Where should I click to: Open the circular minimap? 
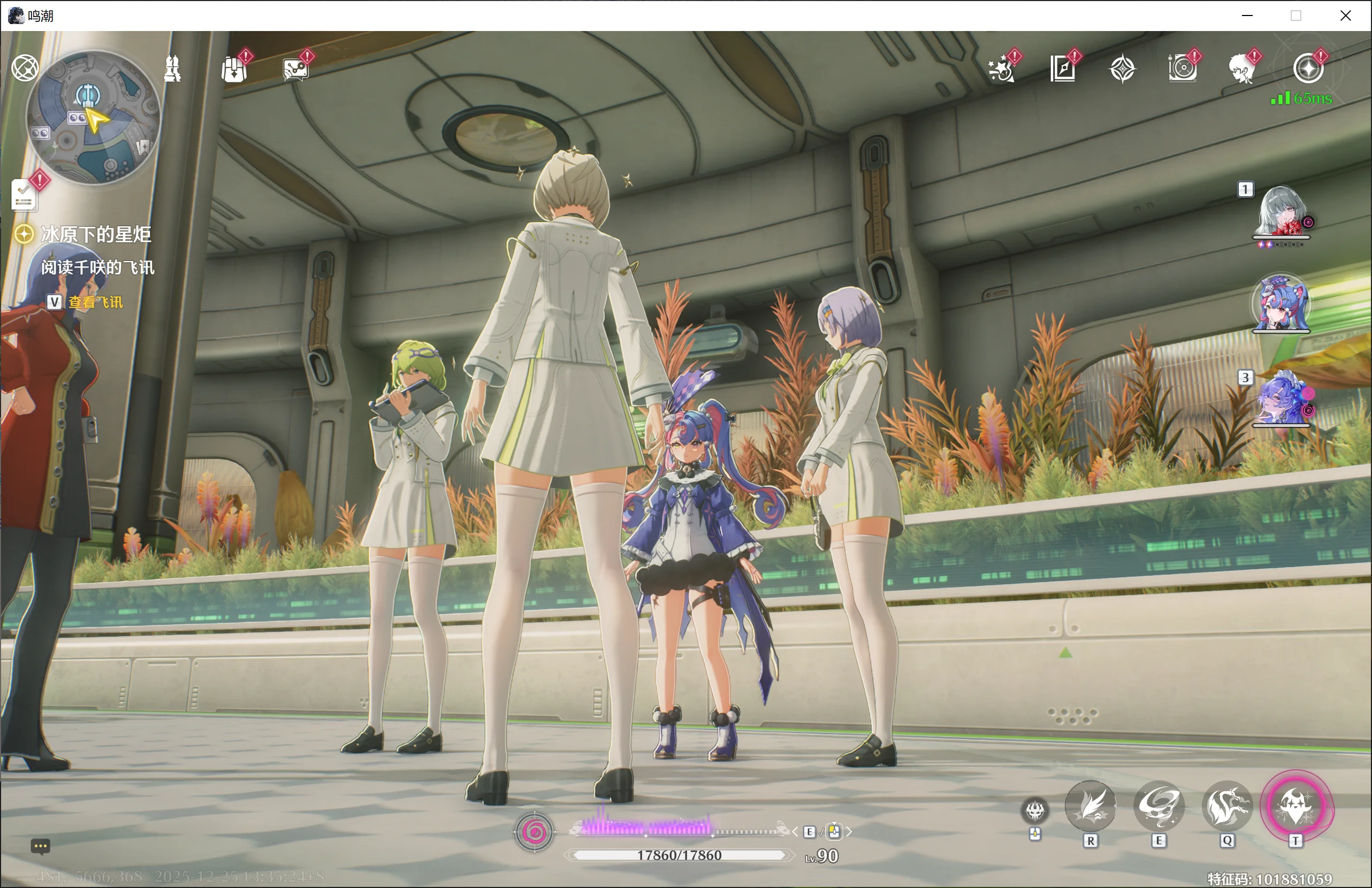coord(94,117)
